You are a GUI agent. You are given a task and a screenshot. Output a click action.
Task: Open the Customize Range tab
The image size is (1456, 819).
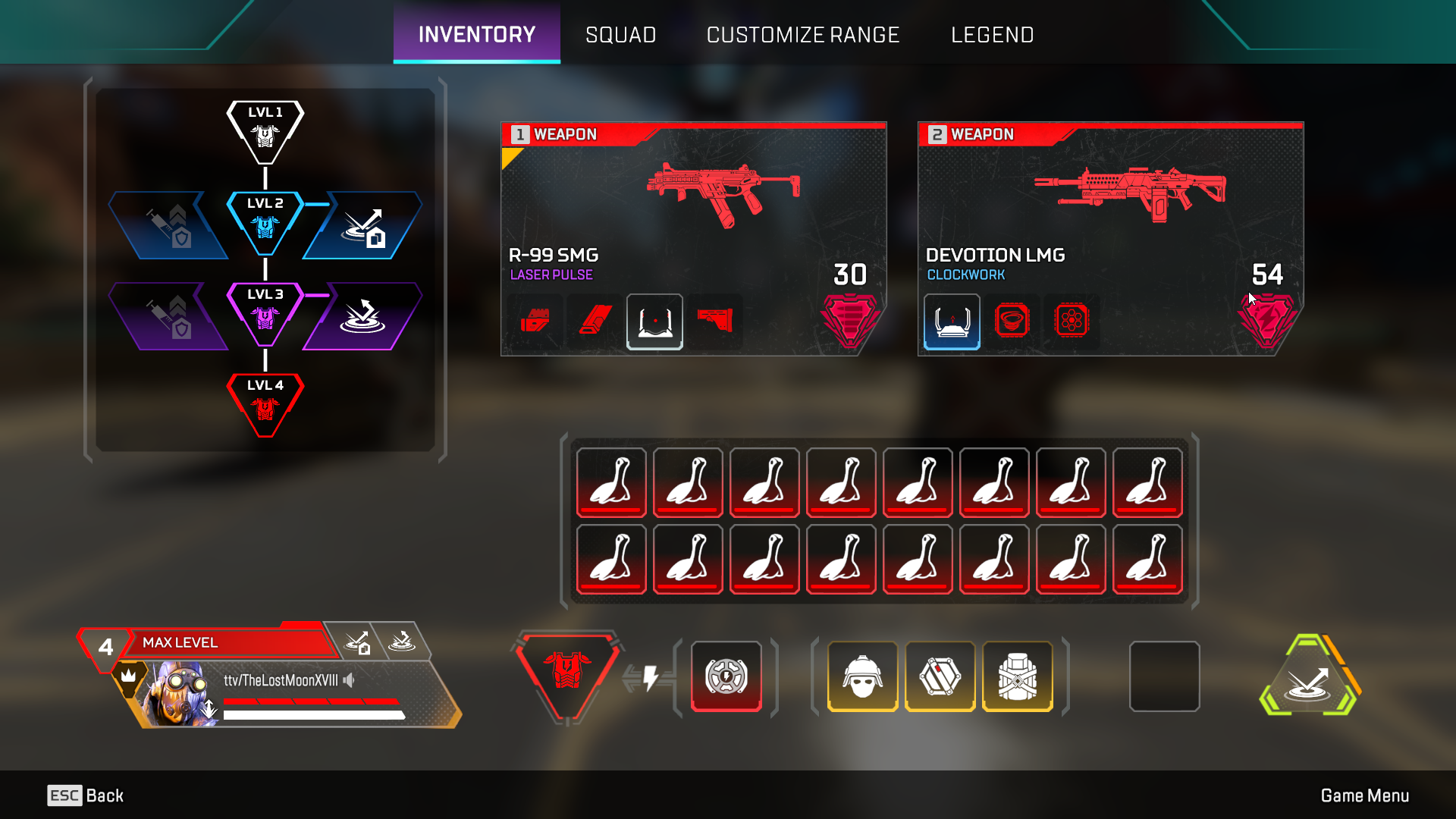click(x=802, y=35)
